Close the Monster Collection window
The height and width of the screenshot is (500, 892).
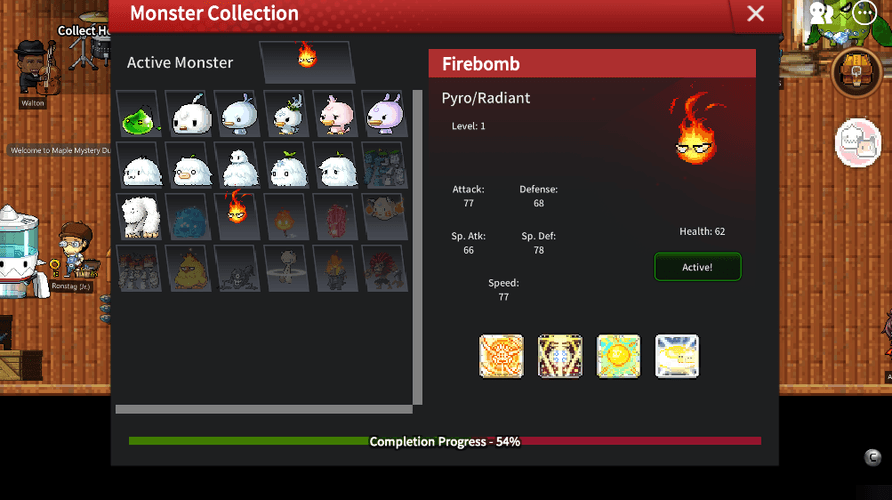(755, 14)
